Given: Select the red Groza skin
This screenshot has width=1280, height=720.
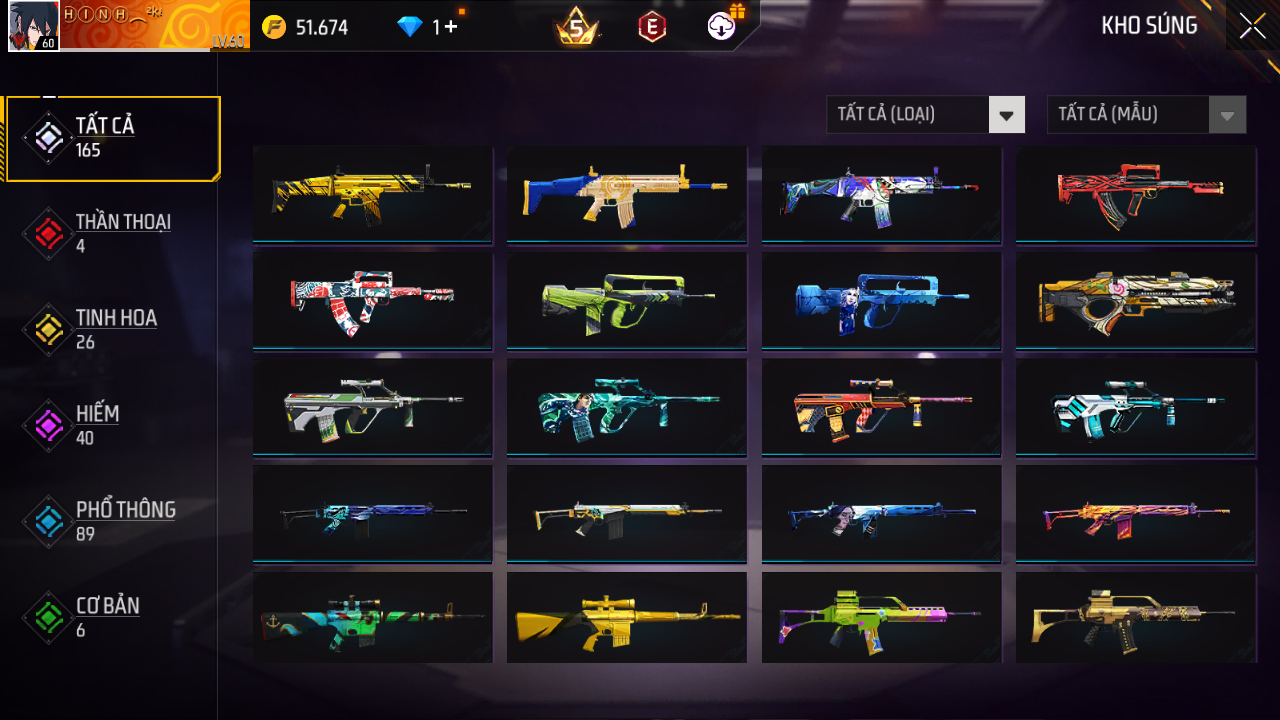Looking at the screenshot, I should pos(1136,193).
